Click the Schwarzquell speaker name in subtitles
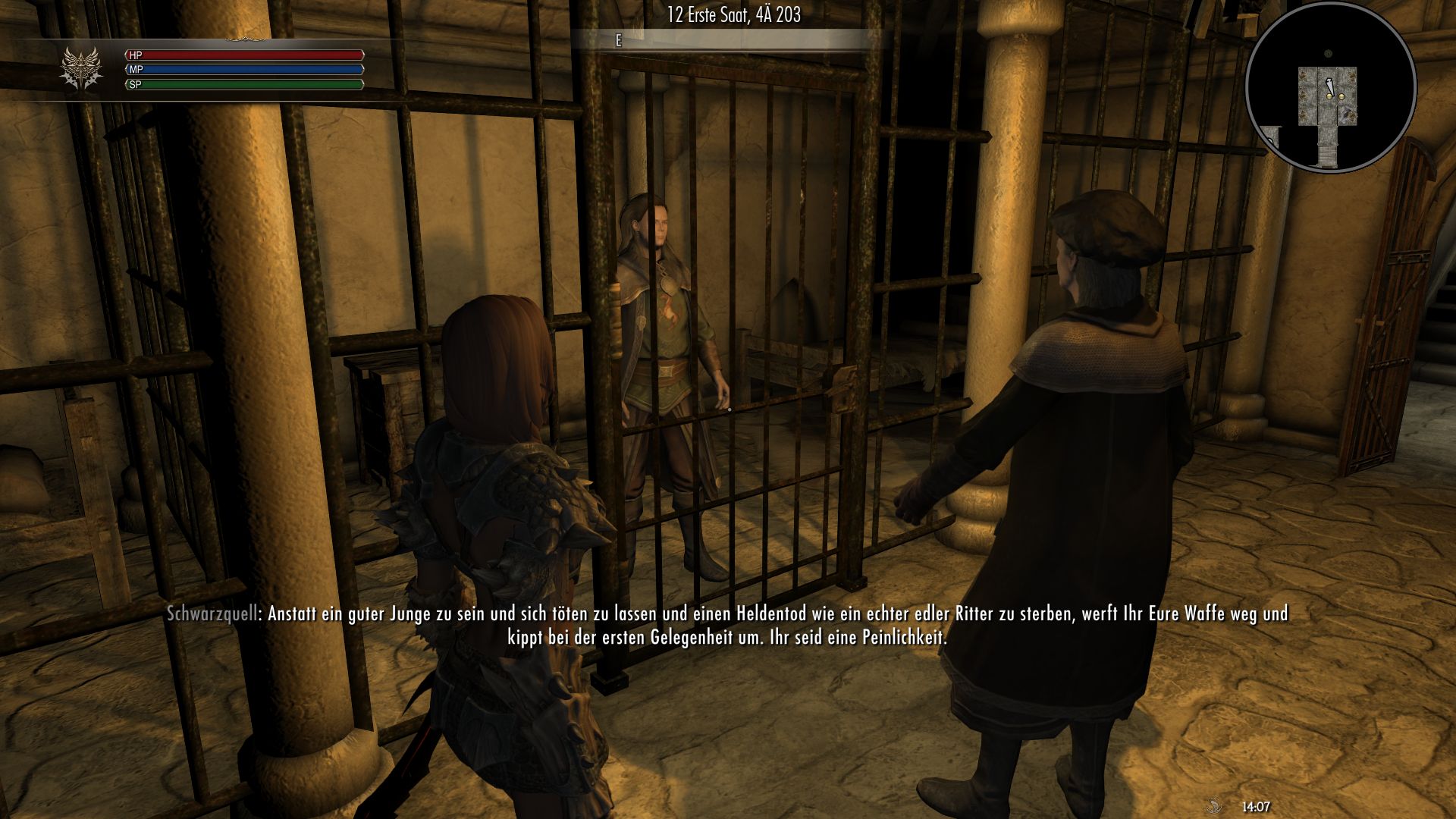This screenshot has width=1456, height=819. coord(214,615)
